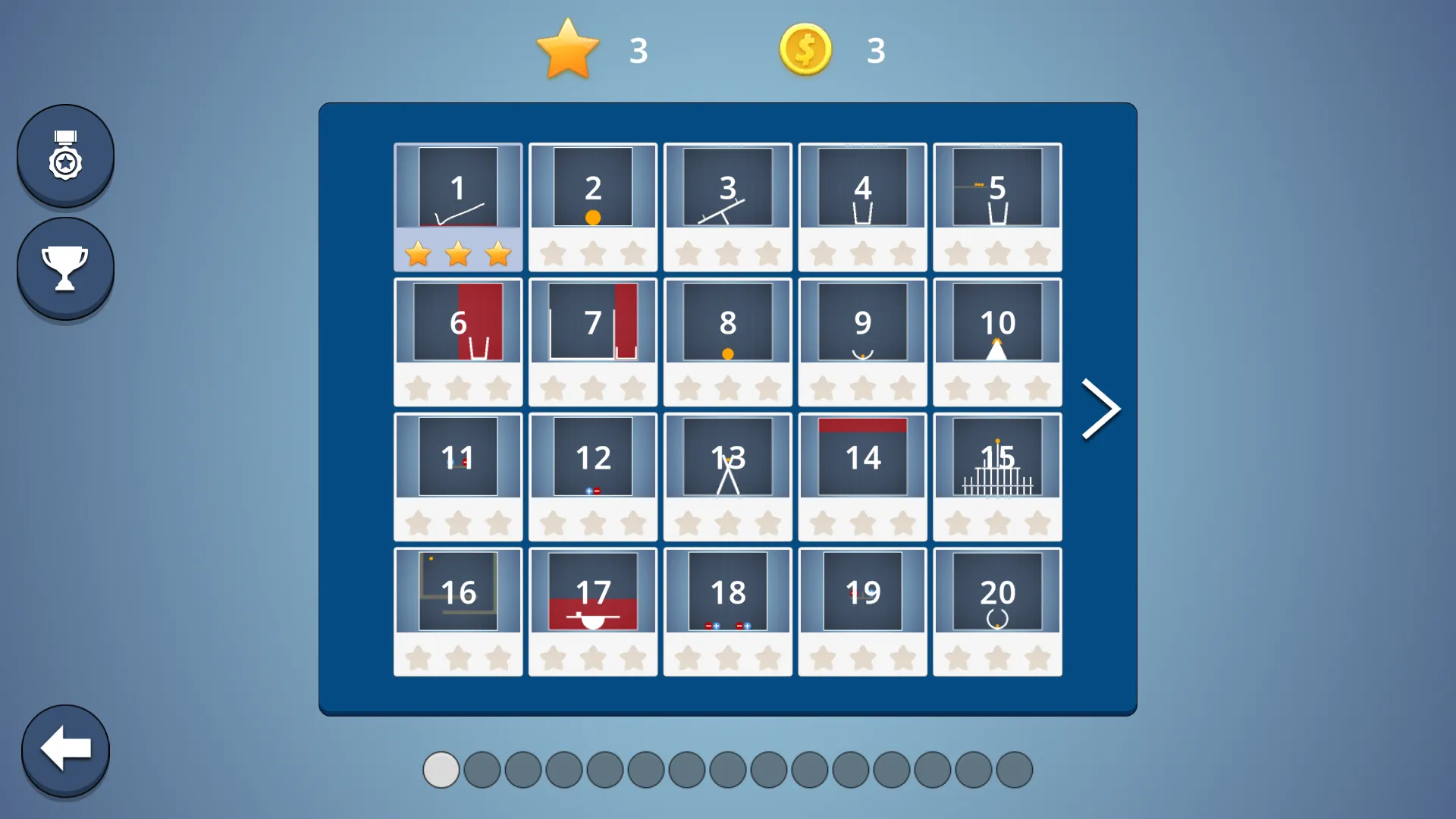This screenshot has width=1456, height=819.
Task: Start level 18 with magnet pairs
Action: pyautogui.click(x=727, y=591)
